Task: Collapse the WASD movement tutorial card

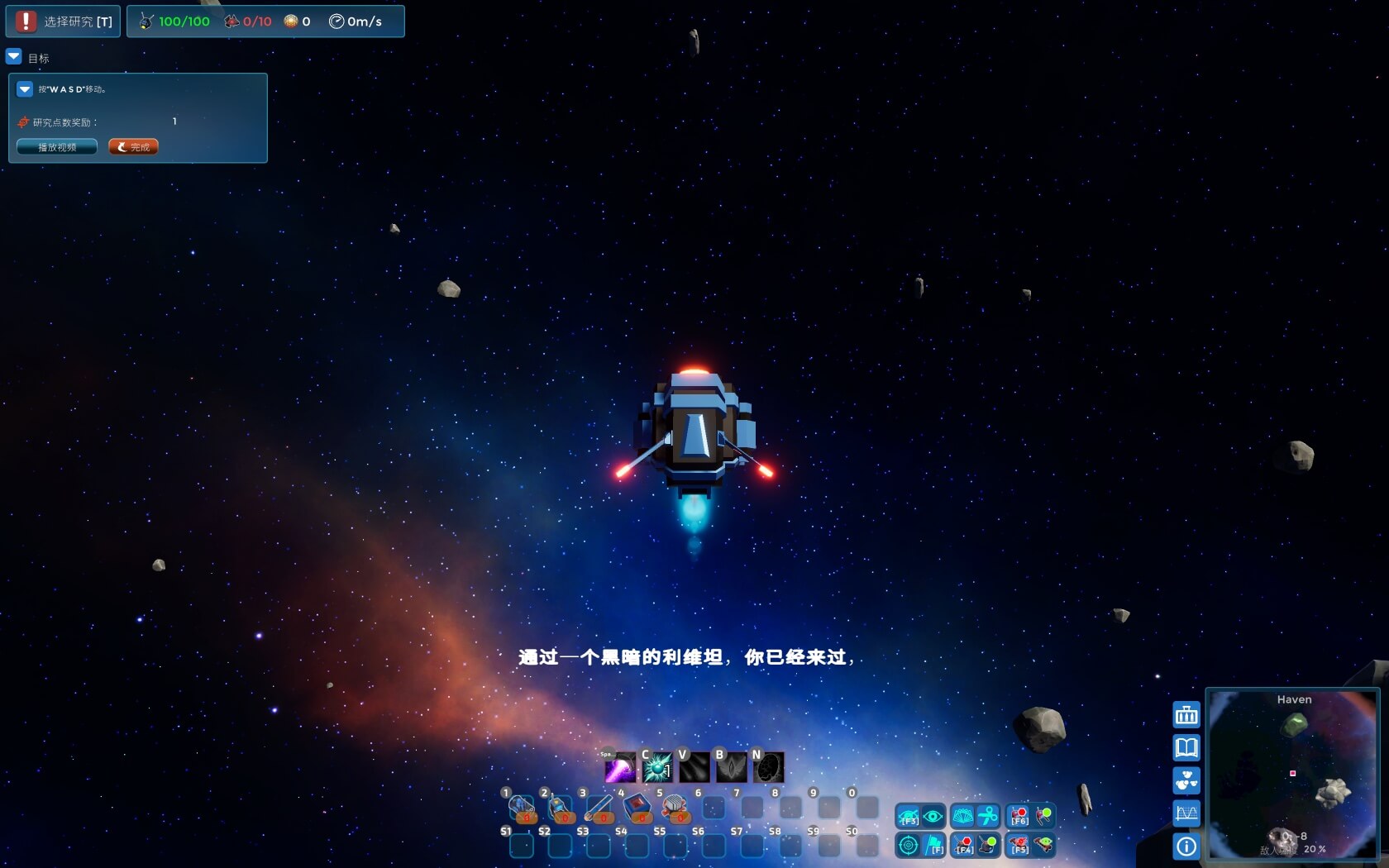Action: click(x=24, y=88)
